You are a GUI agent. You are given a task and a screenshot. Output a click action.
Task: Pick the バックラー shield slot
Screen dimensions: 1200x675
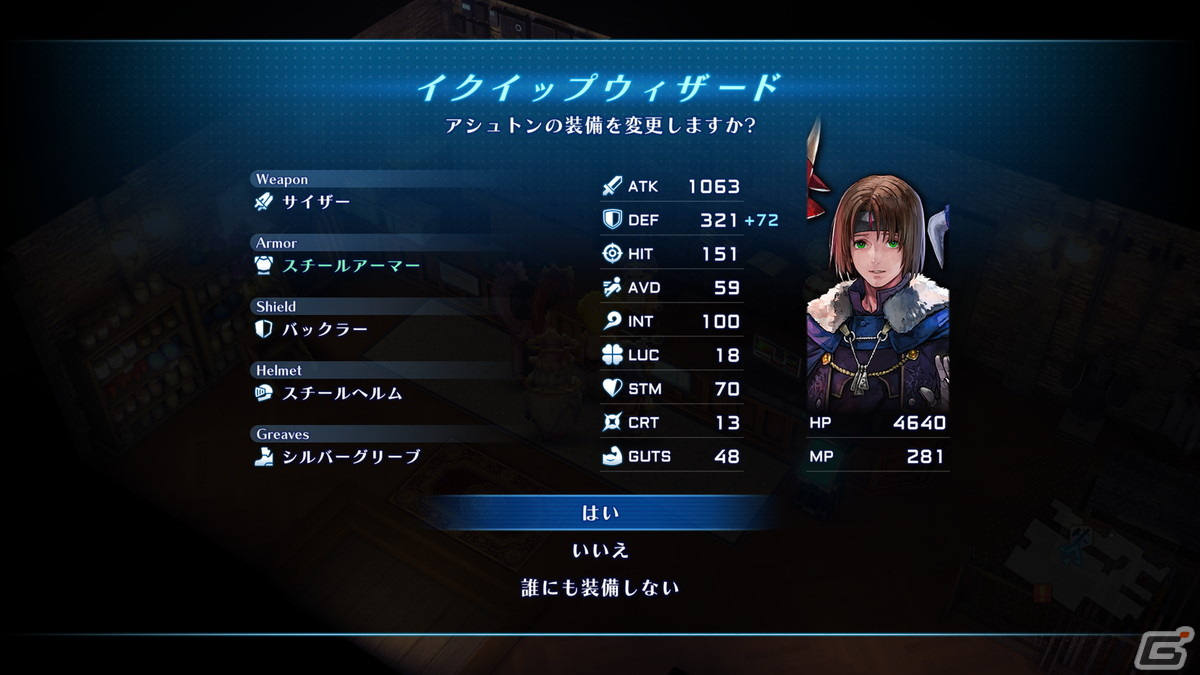click(324, 329)
